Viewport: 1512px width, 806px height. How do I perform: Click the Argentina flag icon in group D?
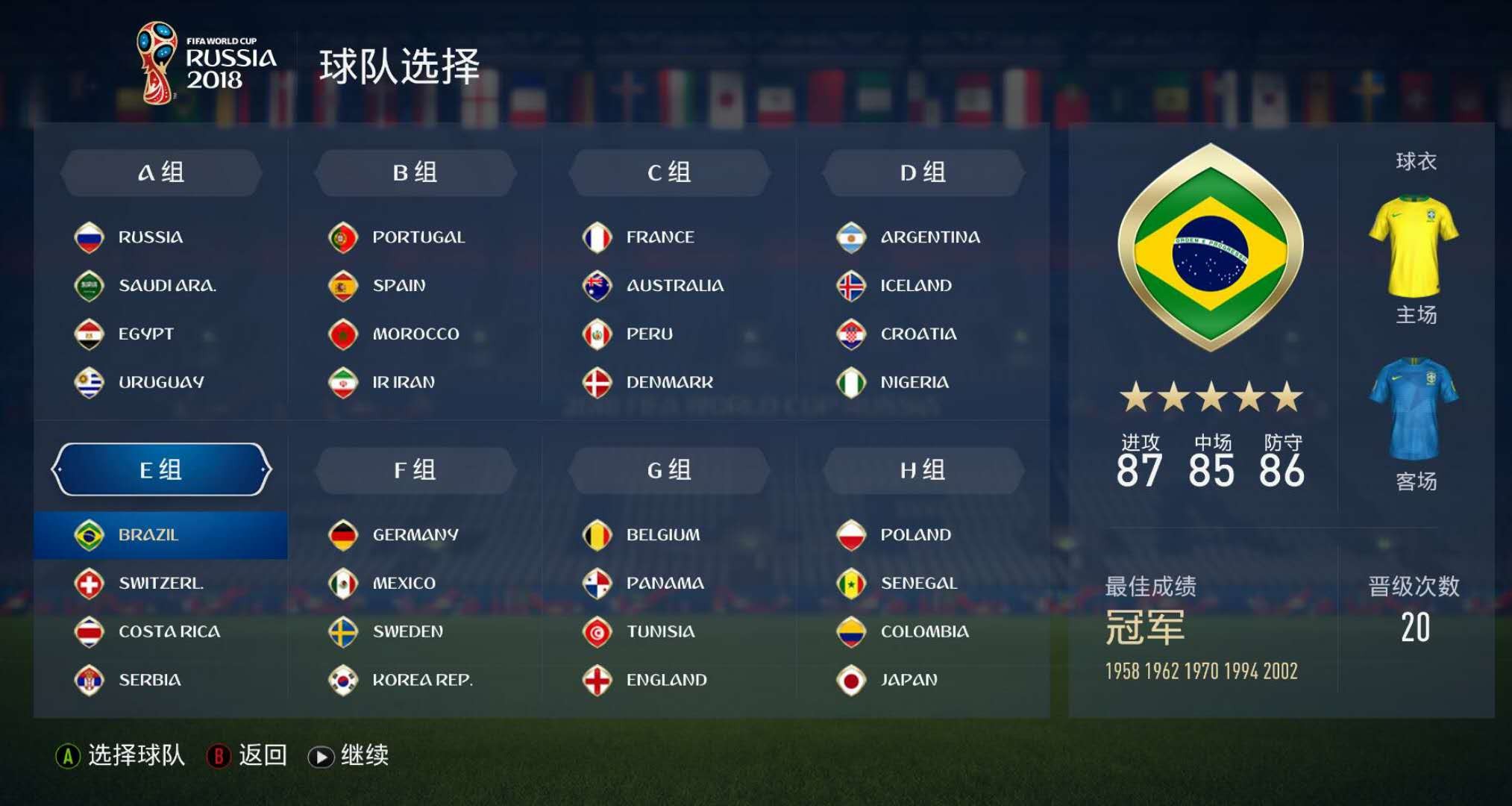coord(851,237)
